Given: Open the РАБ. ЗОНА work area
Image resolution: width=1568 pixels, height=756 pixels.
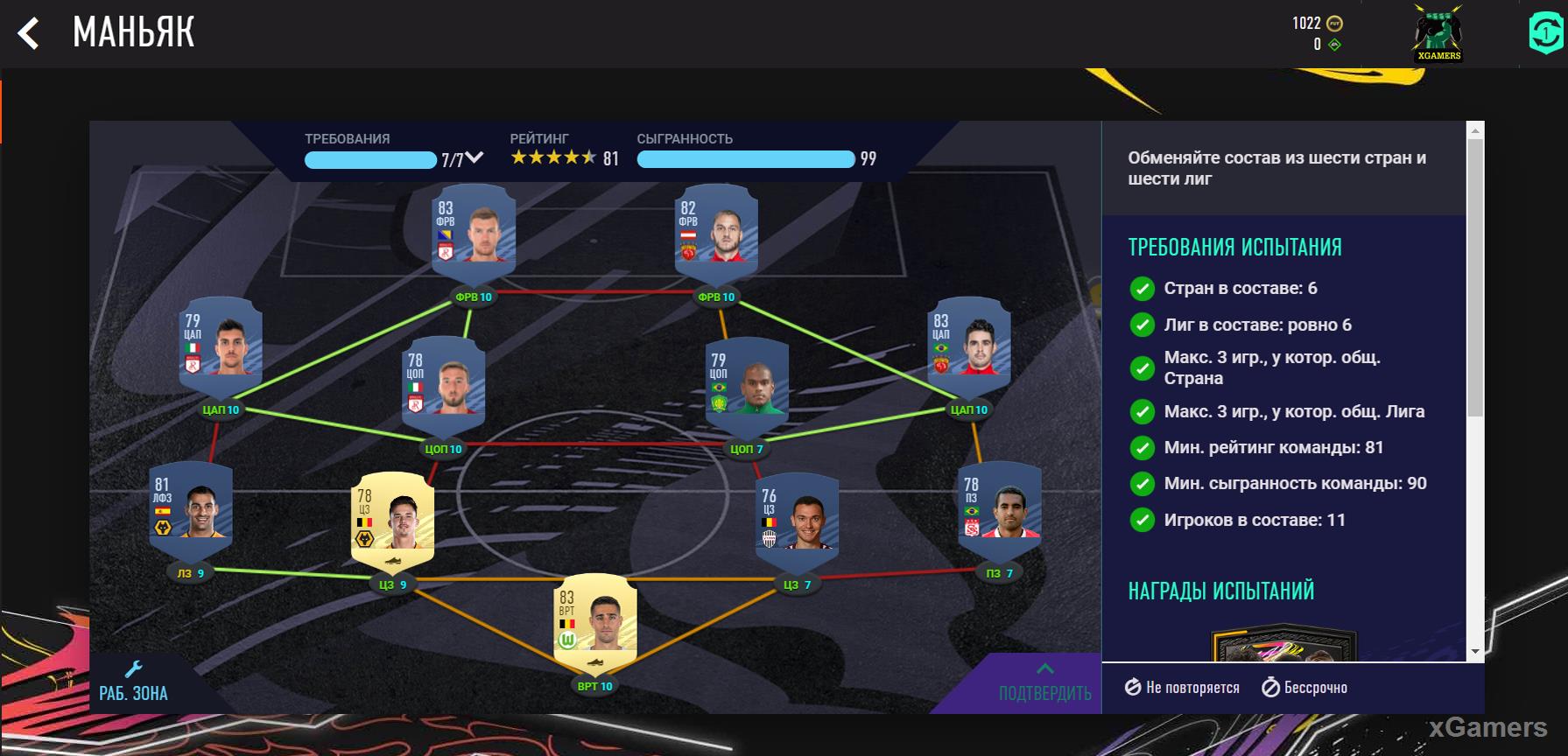Looking at the screenshot, I should click(x=133, y=682).
